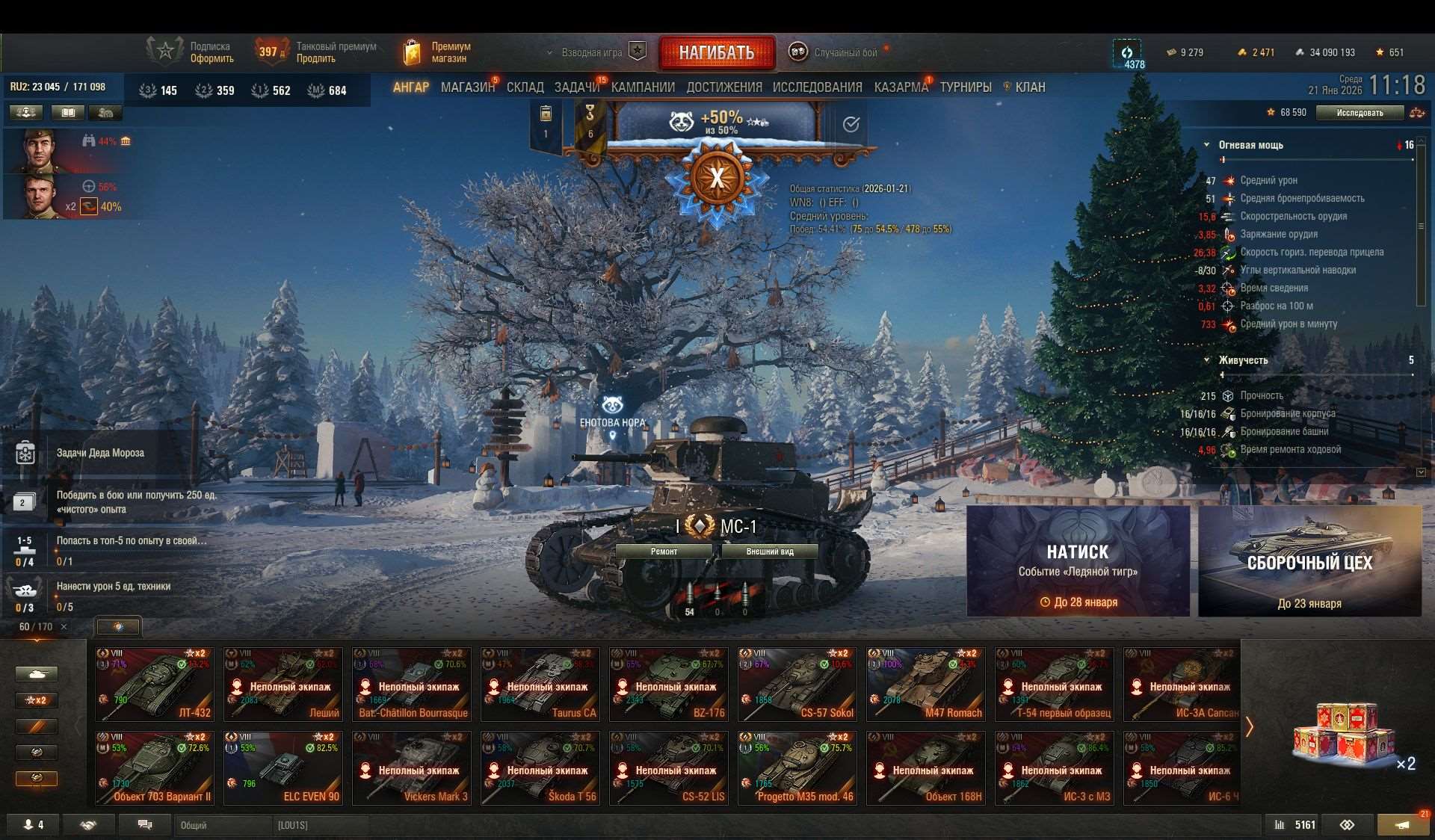Switch to the МАГАЗИН tab
1435x840 pixels.
[469, 87]
